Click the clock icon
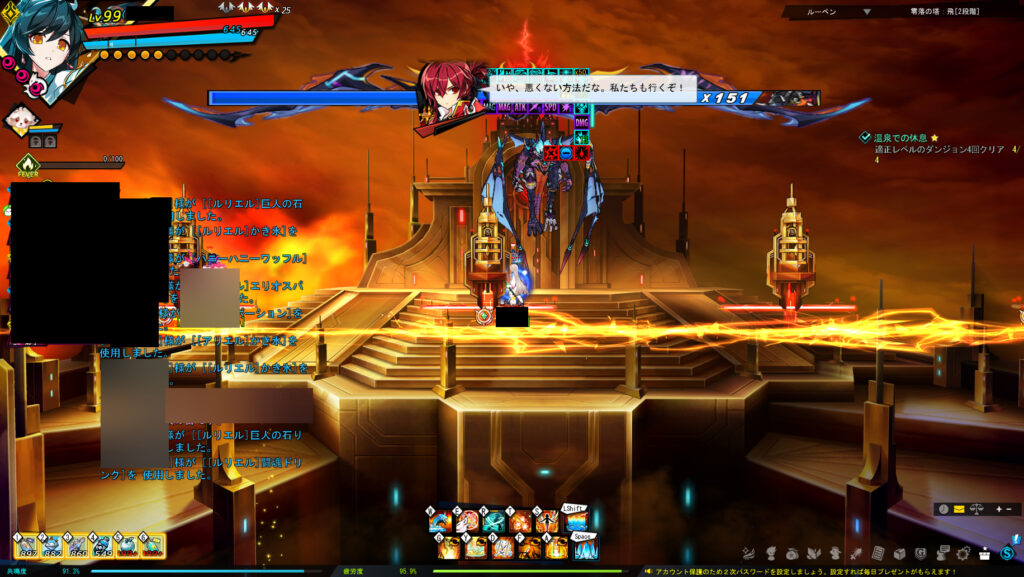 [x=942, y=509]
